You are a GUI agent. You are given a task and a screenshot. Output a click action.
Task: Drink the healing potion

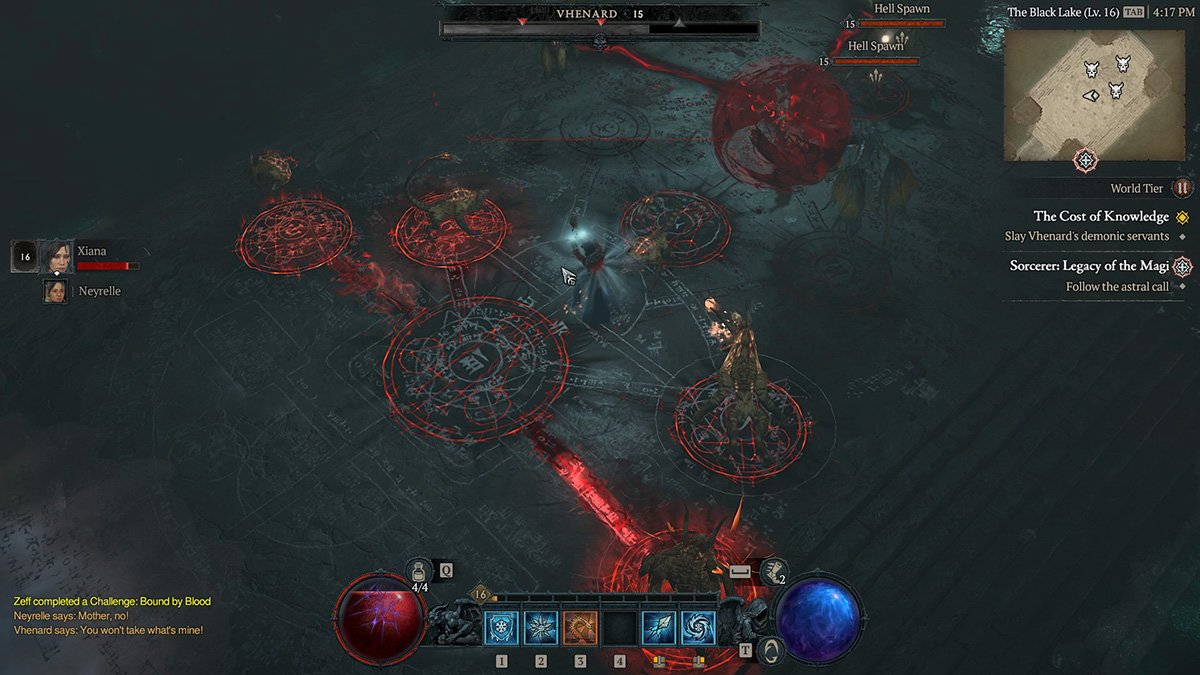tap(420, 571)
